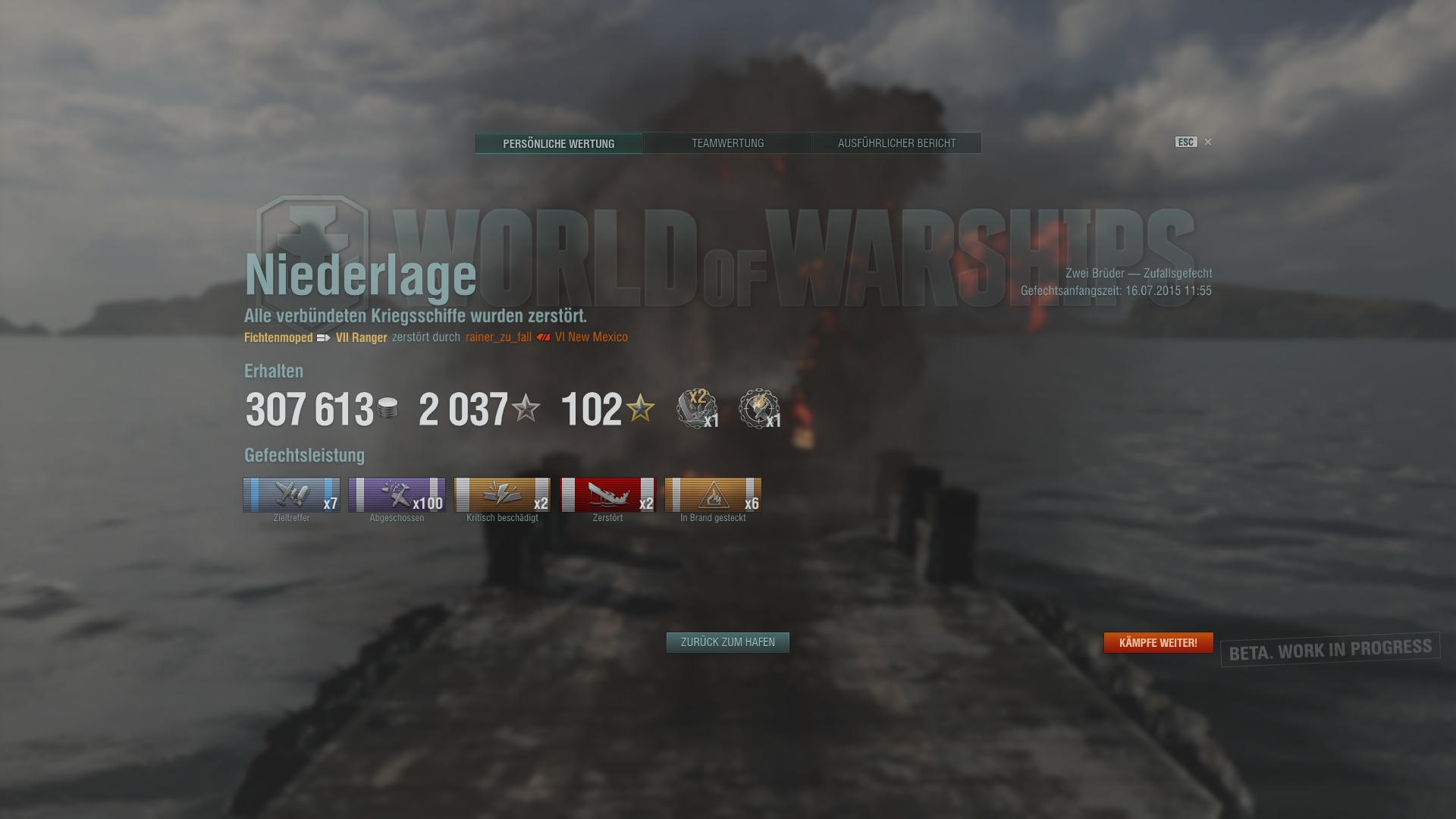
Task: View the Kritisch beschädigt ribbon
Action: 502,495
